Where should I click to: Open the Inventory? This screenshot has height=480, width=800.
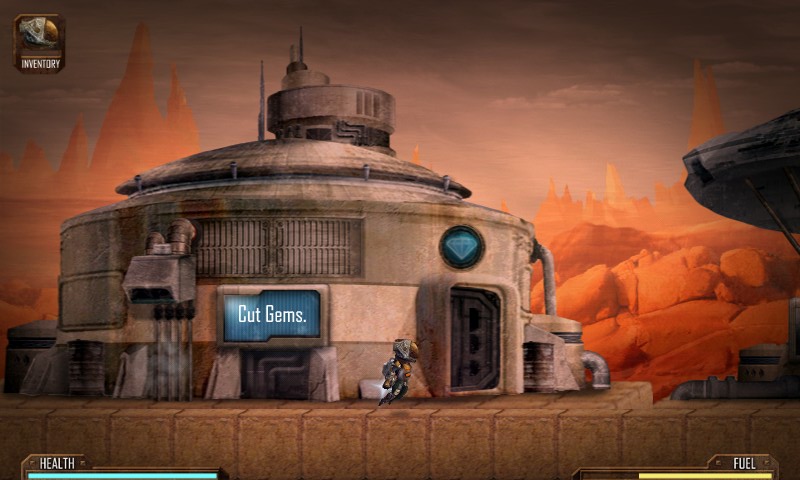tap(40, 42)
